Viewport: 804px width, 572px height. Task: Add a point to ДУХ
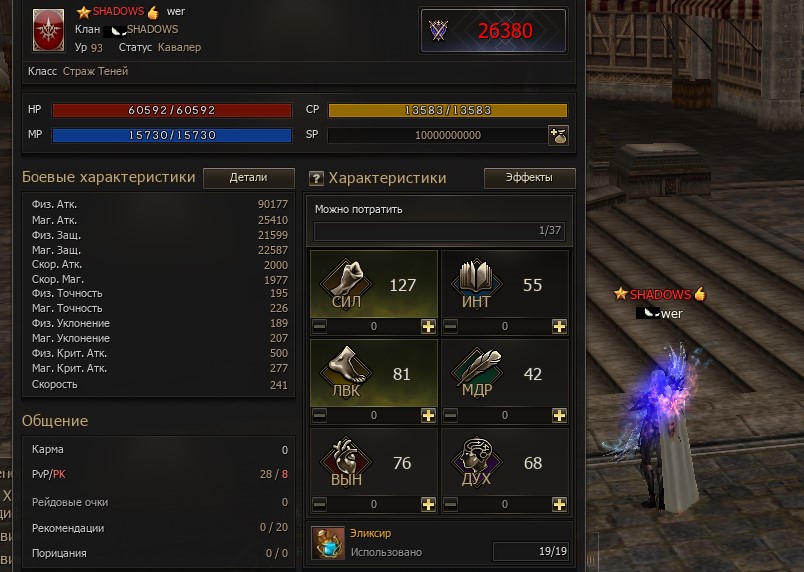pos(559,504)
